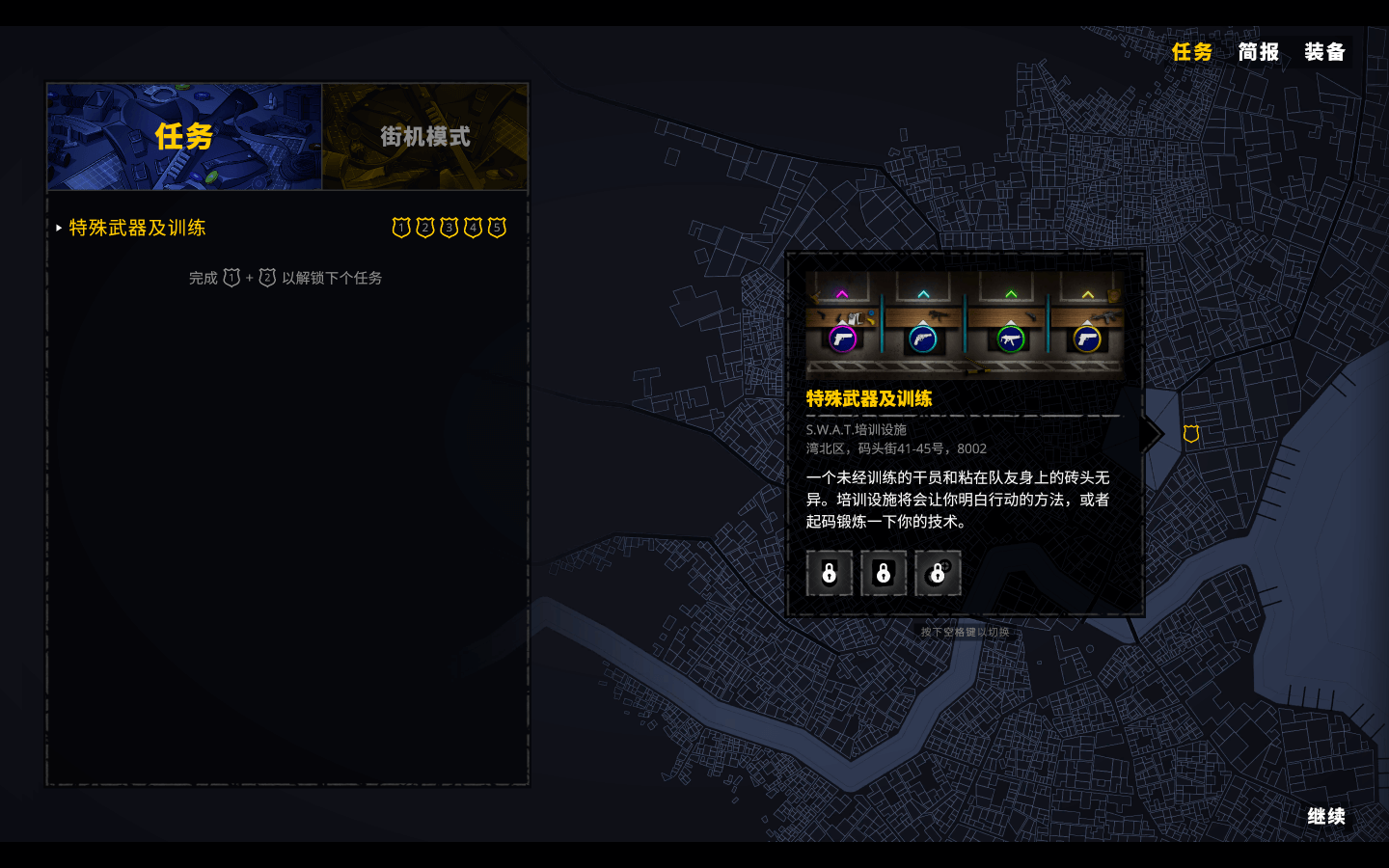Select the purple pistol in the first weapon slot
This screenshot has height=868, width=1389.
click(x=844, y=339)
